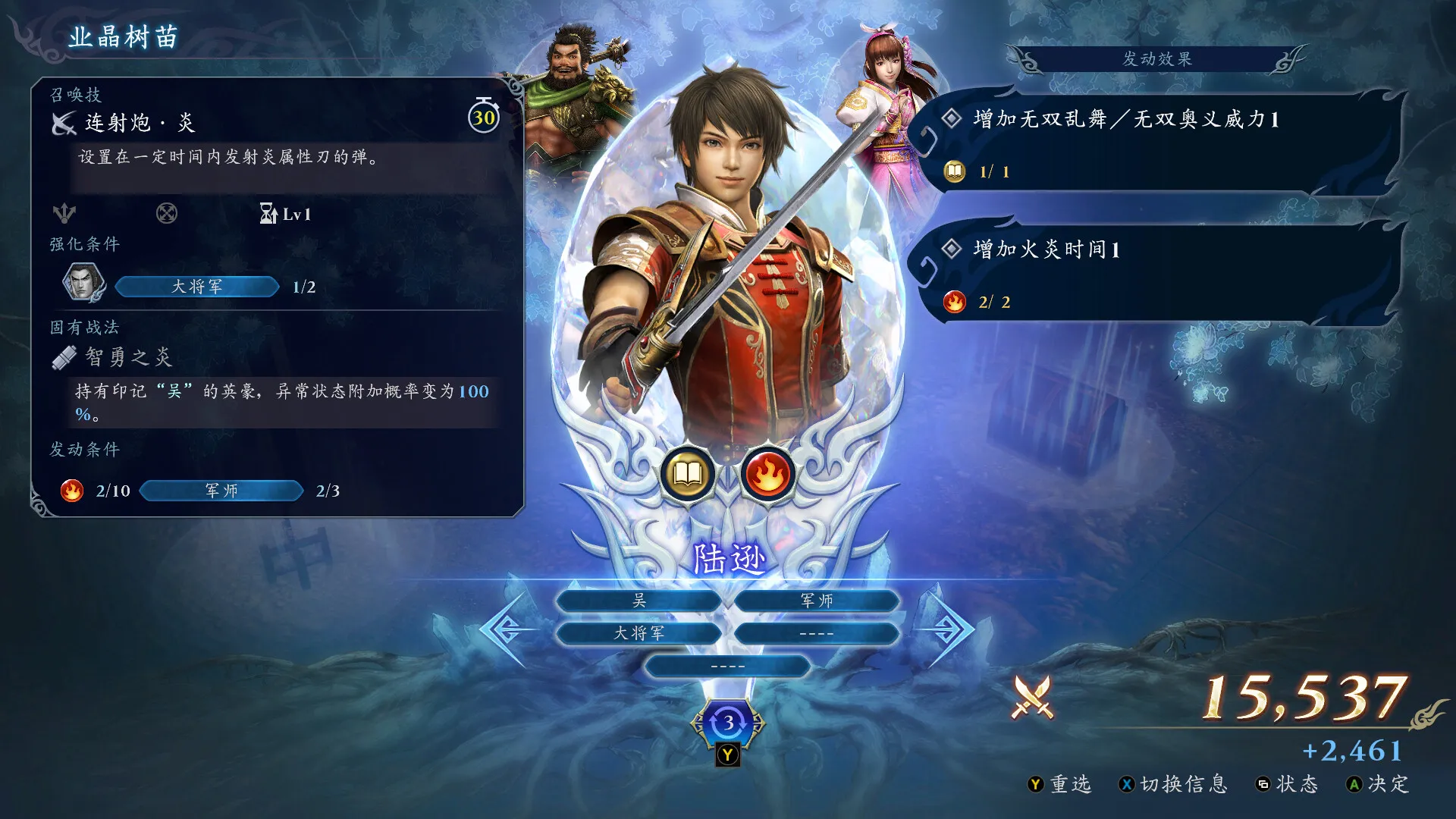Select the 吴 faction tag

pyautogui.click(x=639, y=600)
